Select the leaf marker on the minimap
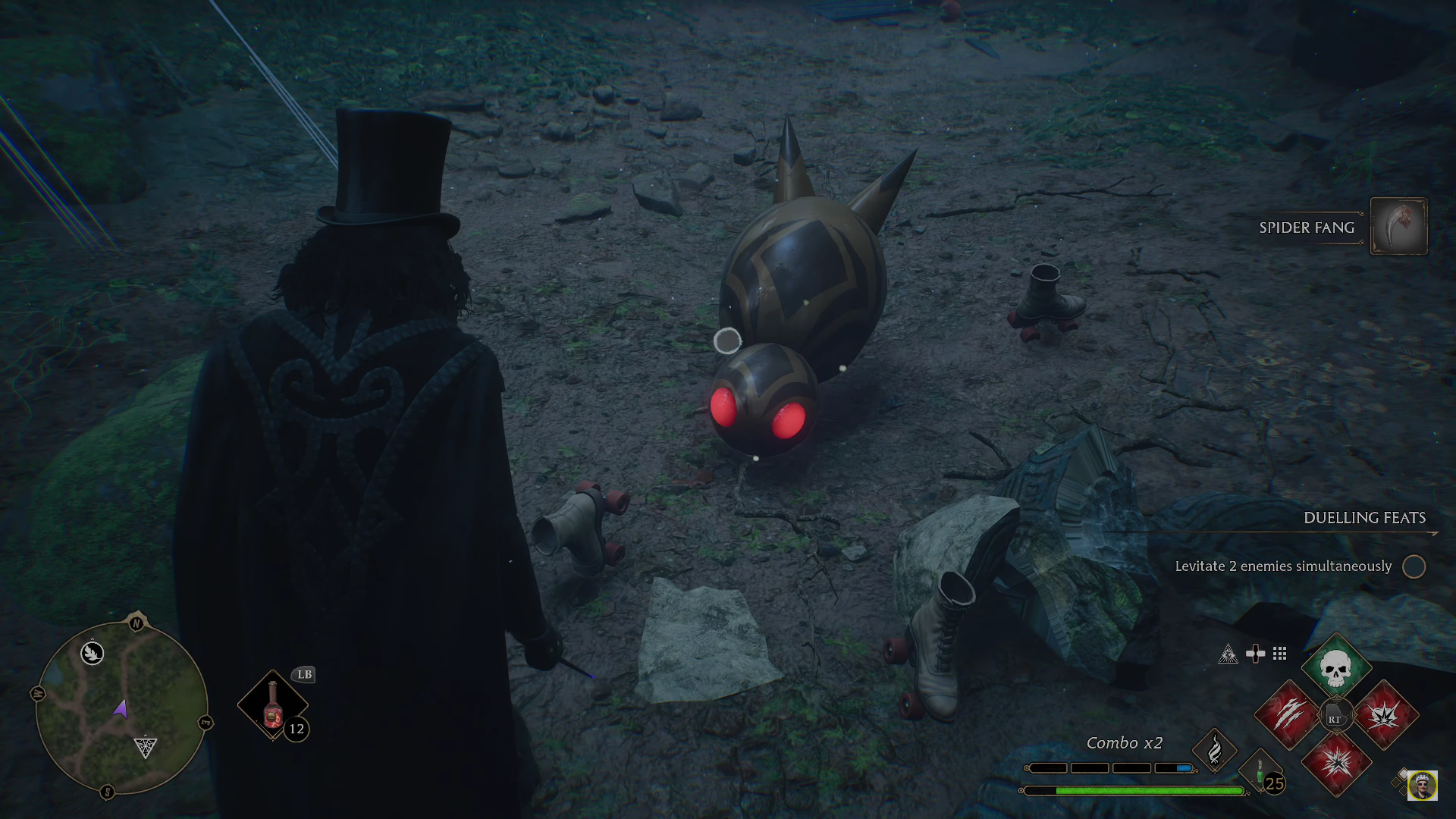The height and width of the screenshot is (819, 1456). click(x=93, y=652)
